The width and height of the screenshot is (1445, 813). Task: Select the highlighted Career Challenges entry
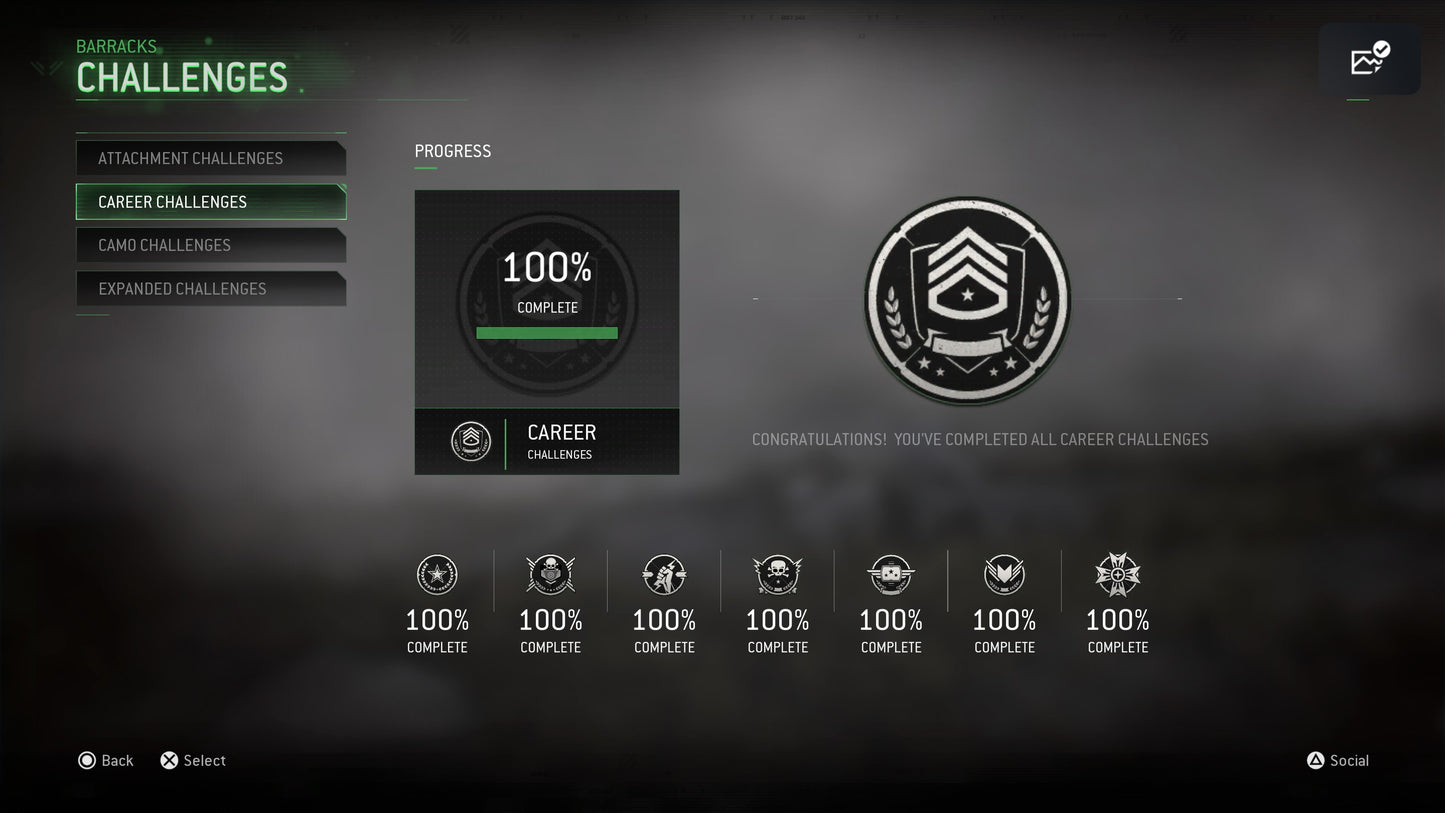tap(211, 201)
